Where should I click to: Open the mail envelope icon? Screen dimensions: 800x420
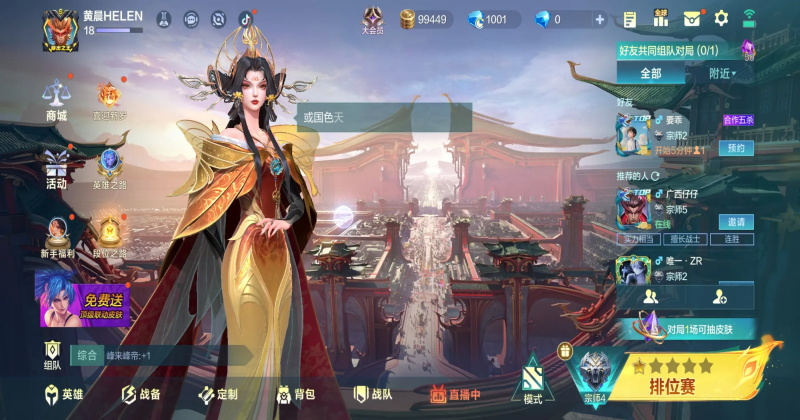[x=692, y=18]
